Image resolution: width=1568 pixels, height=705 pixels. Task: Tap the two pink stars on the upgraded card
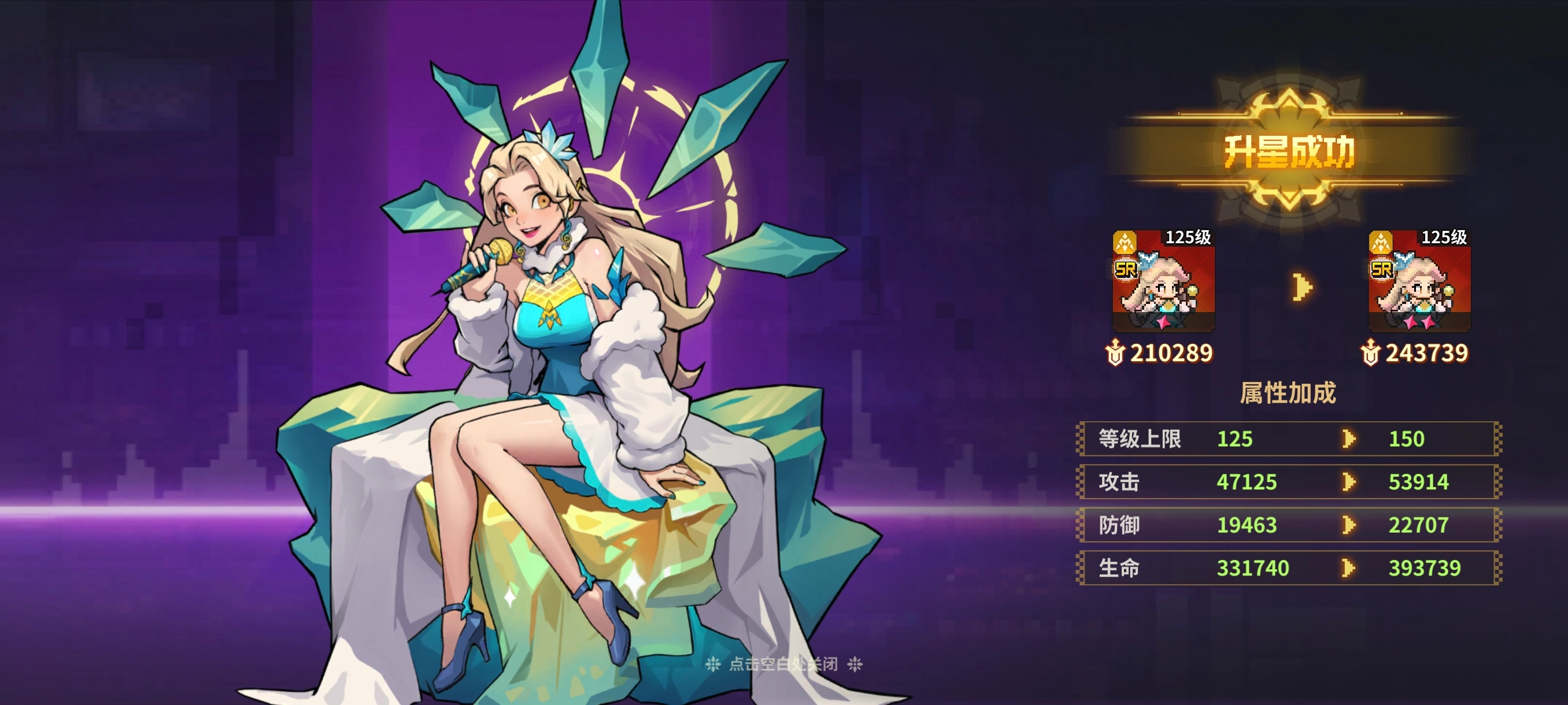[1418, 322]
